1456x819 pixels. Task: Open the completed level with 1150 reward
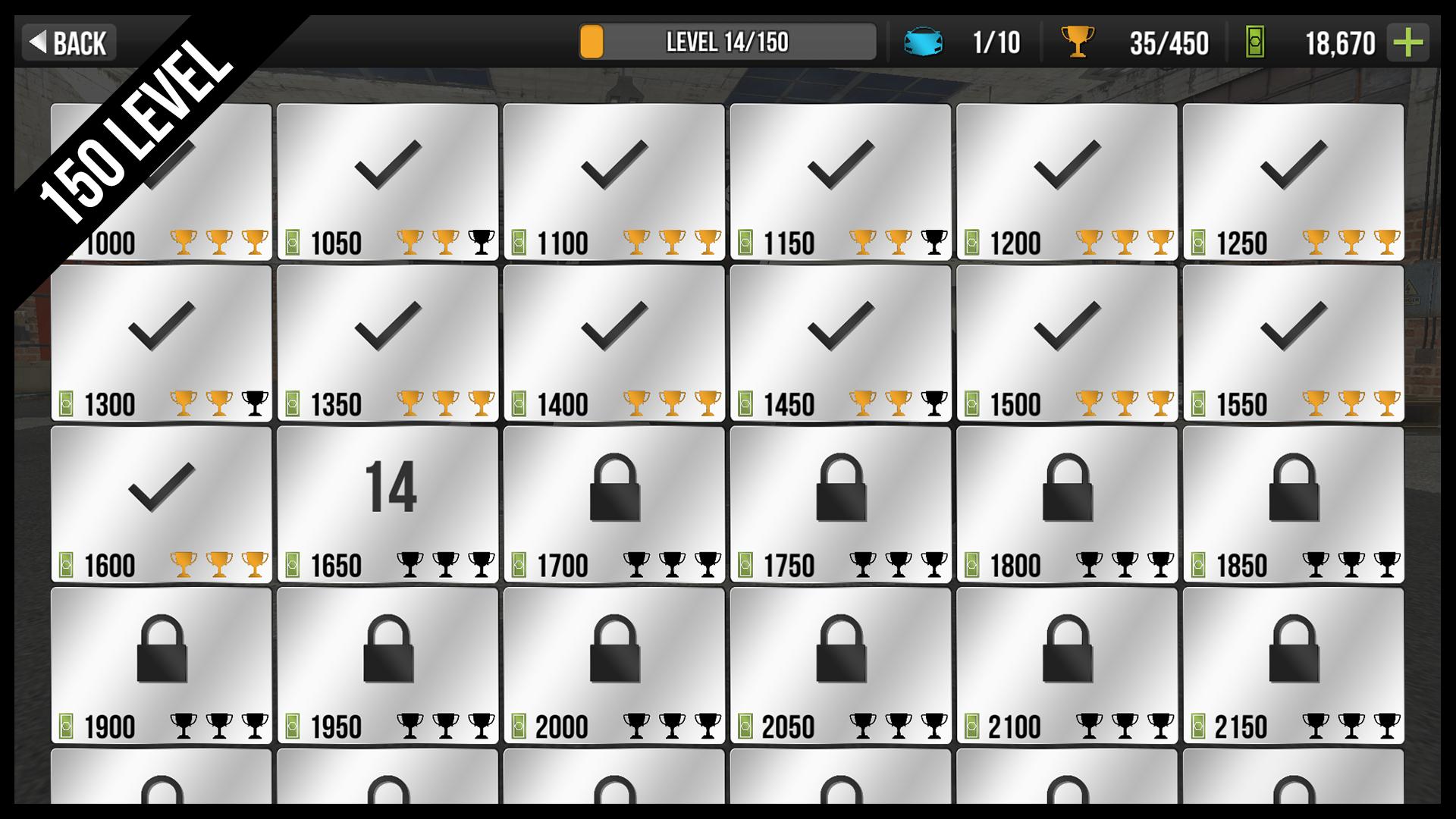coord(840,182)
